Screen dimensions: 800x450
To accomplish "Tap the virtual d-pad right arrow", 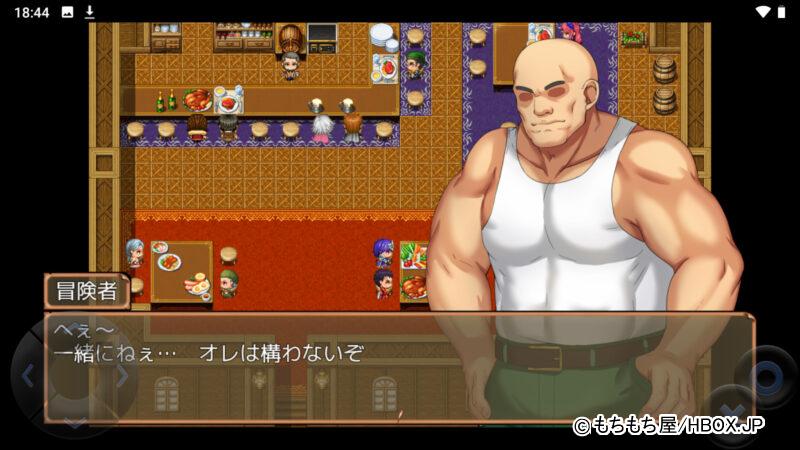I will click(x=121, y=376).
